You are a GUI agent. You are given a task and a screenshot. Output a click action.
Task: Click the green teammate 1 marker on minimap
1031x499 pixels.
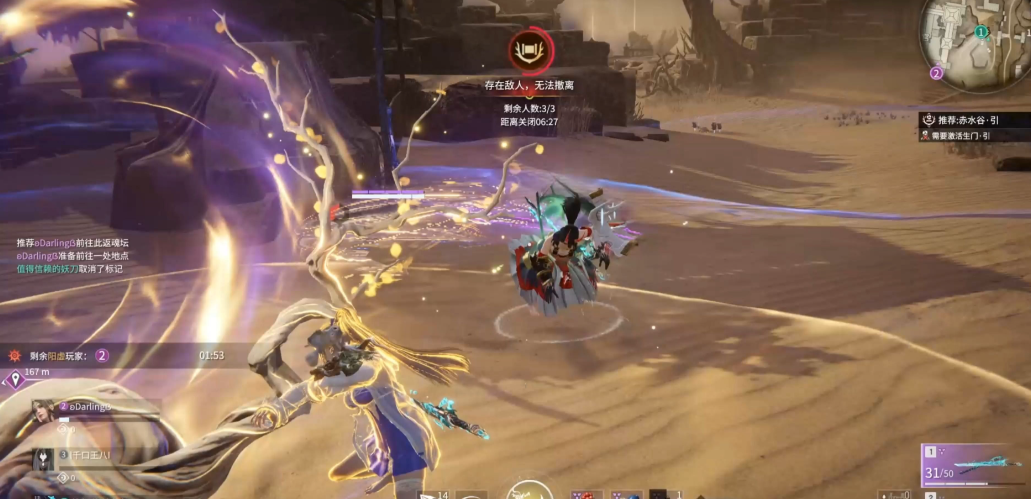point(981,32)
